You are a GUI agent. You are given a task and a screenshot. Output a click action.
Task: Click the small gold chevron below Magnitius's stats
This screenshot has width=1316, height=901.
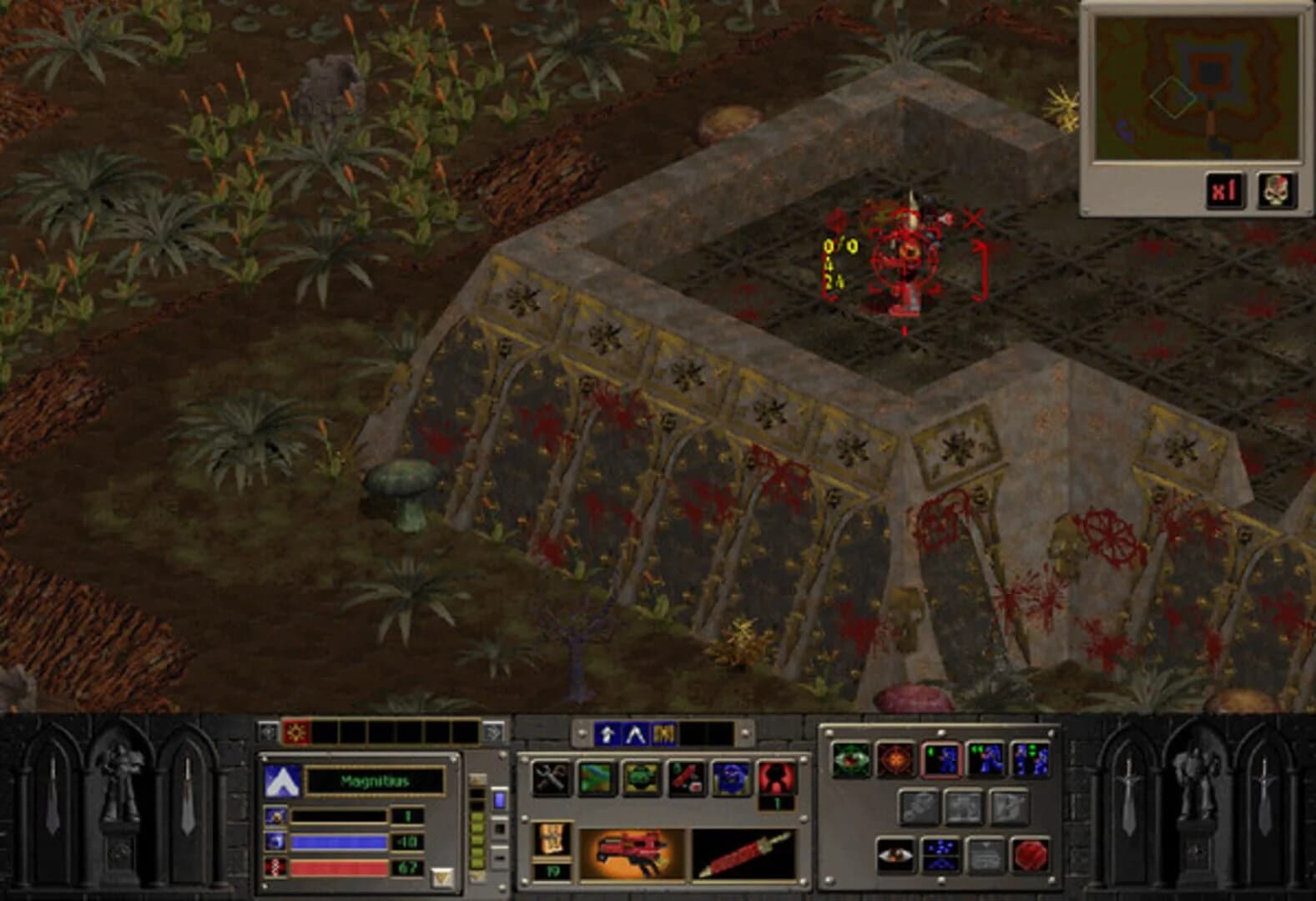click(x=443, y=876)
